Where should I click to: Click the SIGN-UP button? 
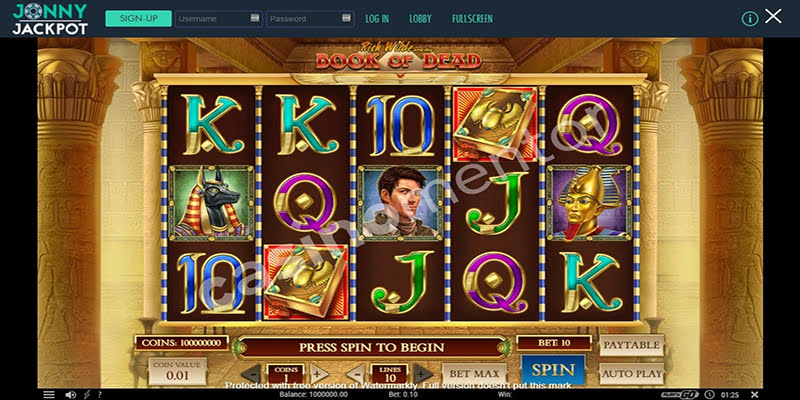point(137,18)
